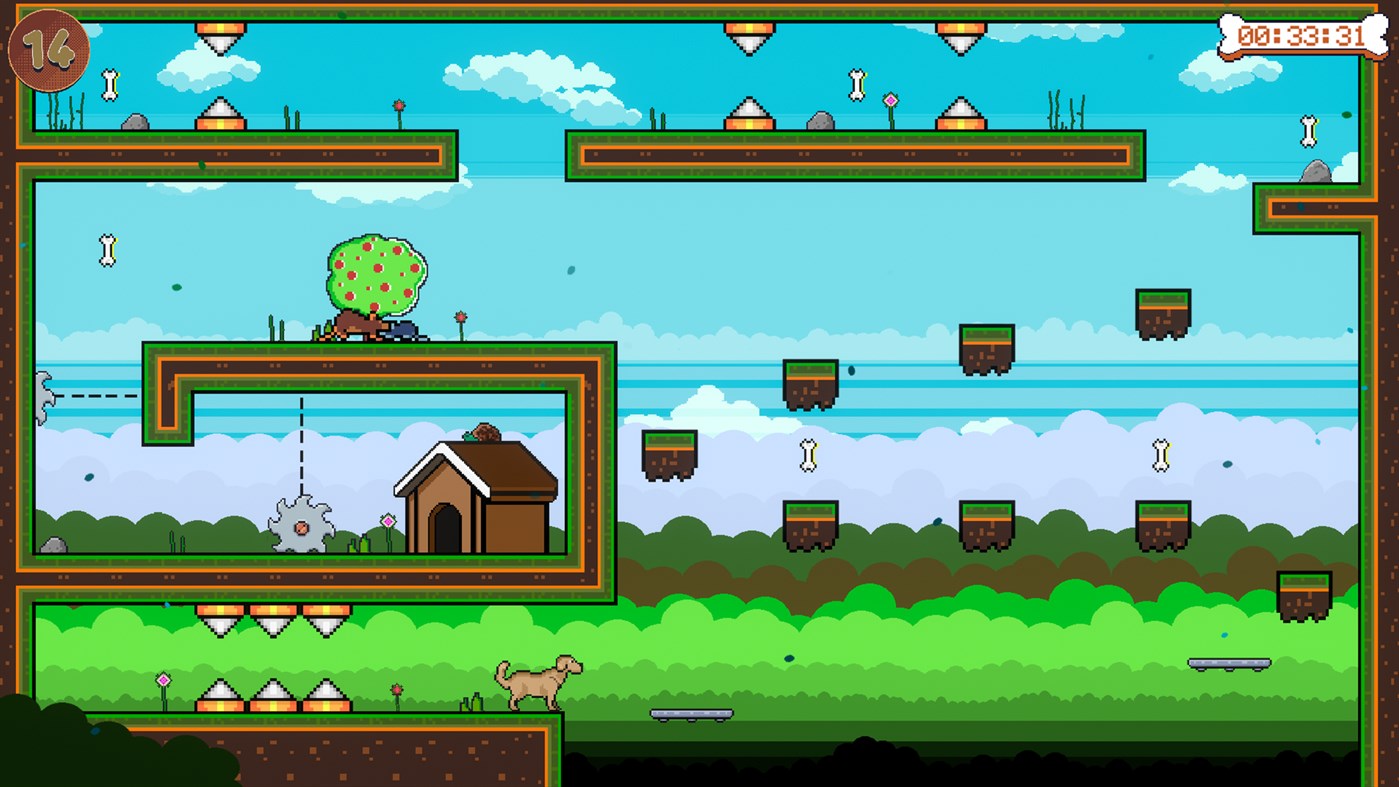This screenshot has width=1399, height=787.
Task: Click the dog character on the grass
Action: coord(535,680)
